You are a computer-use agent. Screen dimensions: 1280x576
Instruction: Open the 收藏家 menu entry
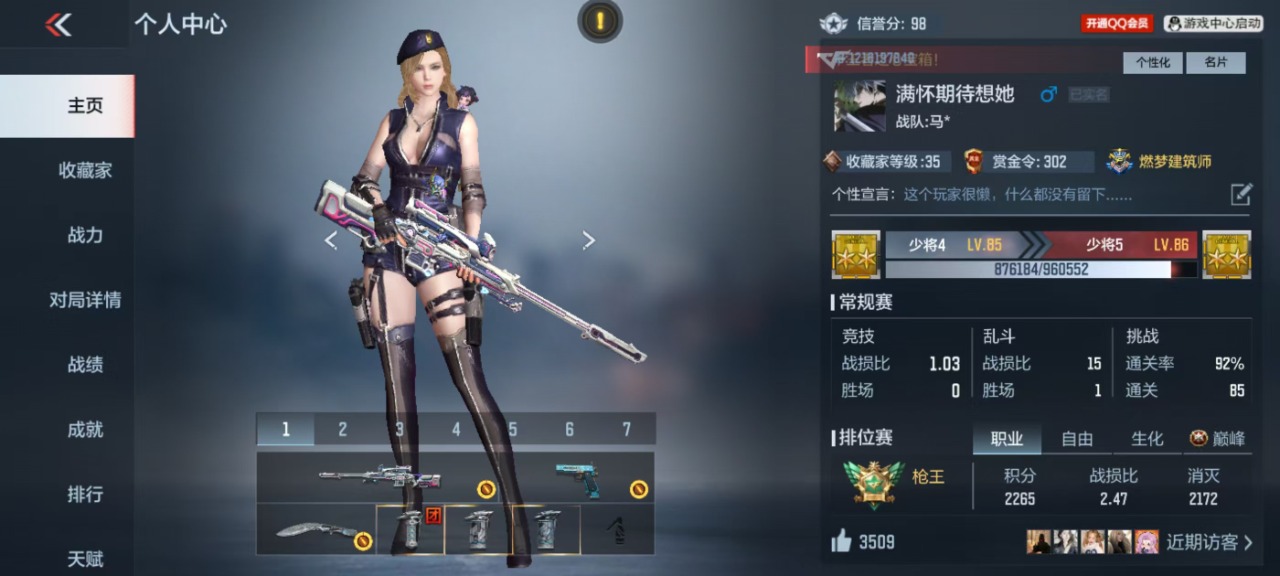pos(85,170)
